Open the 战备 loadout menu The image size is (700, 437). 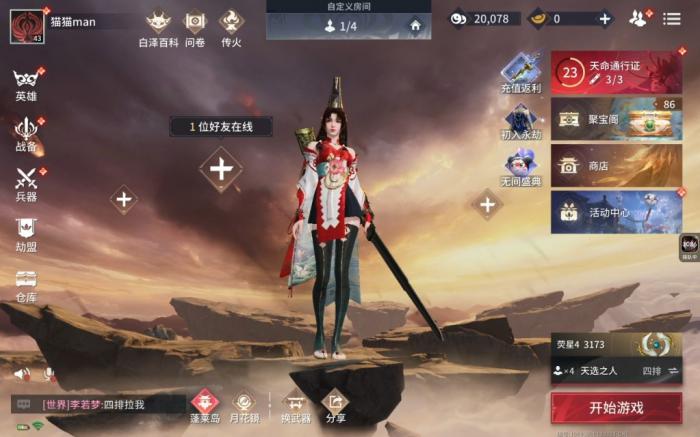tap(26, 134)
